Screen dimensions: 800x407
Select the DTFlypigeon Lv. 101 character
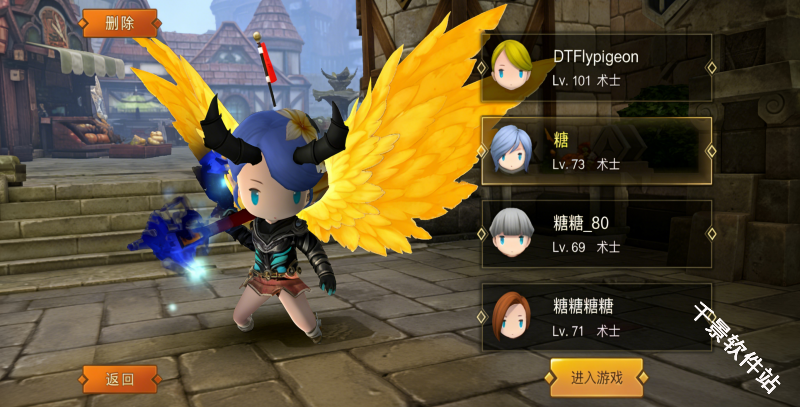(x=596, y=68)
